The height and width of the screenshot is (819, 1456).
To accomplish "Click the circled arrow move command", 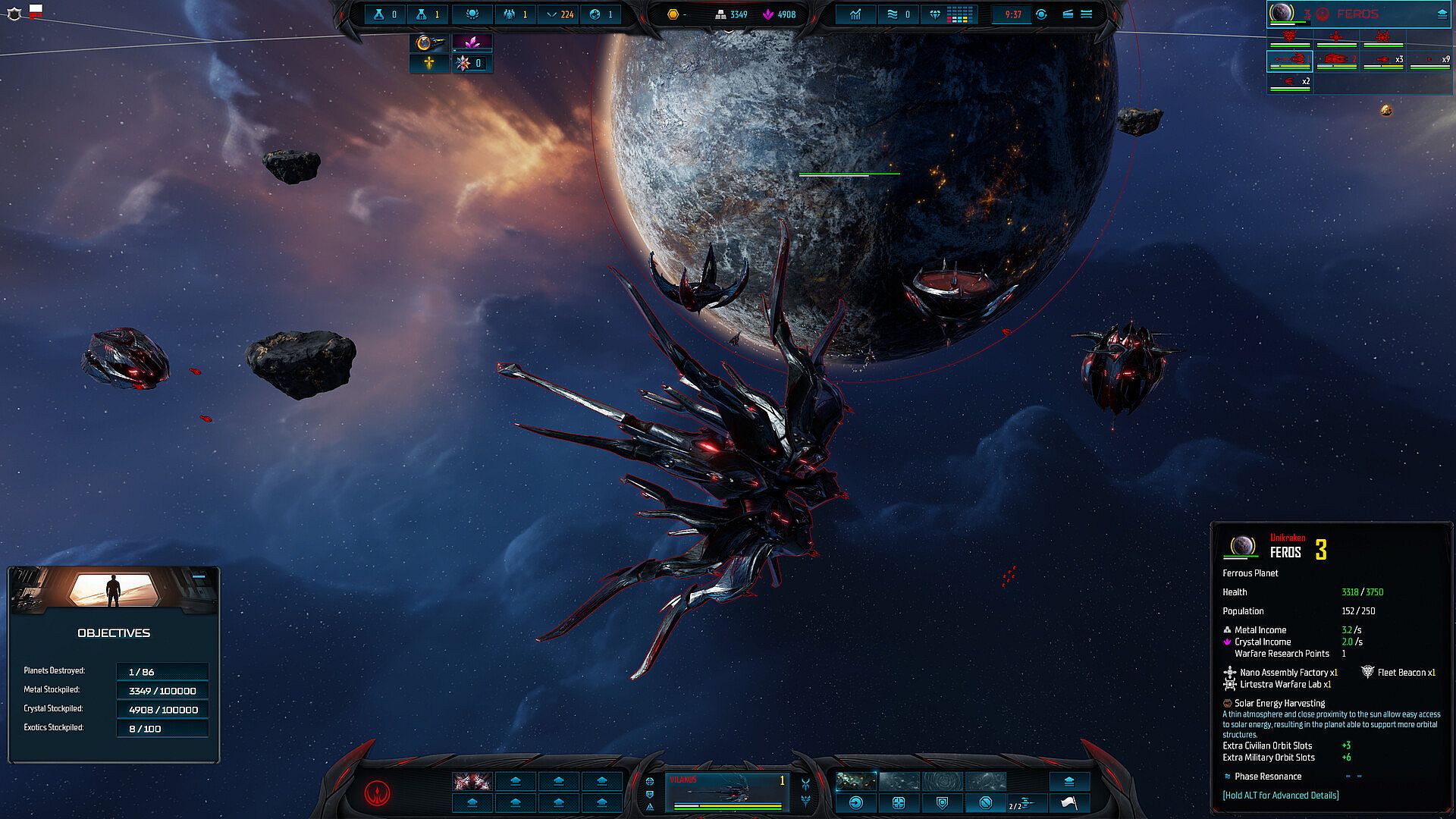I will click(856, 803).
